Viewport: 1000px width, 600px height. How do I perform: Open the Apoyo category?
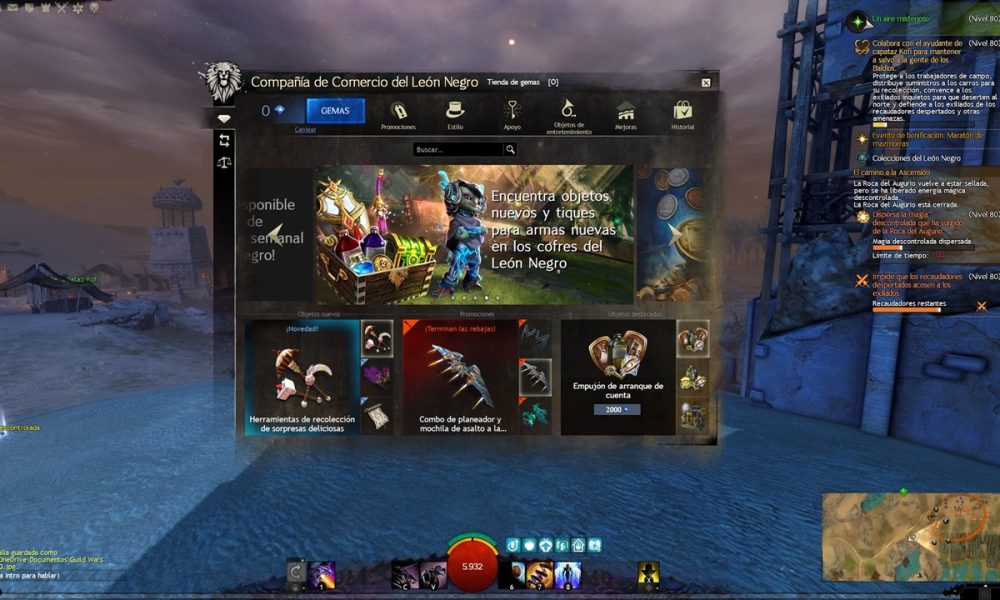(x=512, y=114)
